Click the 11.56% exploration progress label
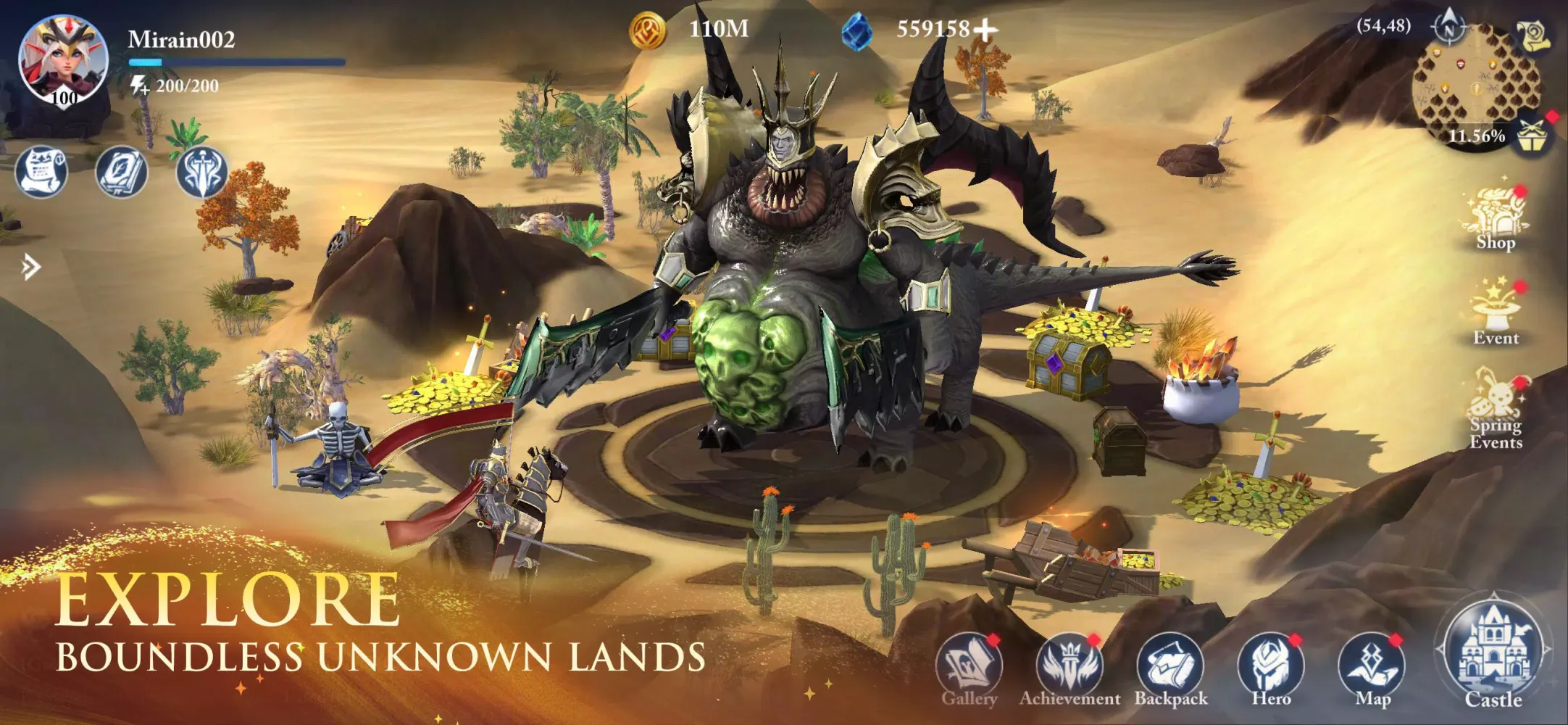This screenshot has height=725, width=1568. tap(1477, 135)
